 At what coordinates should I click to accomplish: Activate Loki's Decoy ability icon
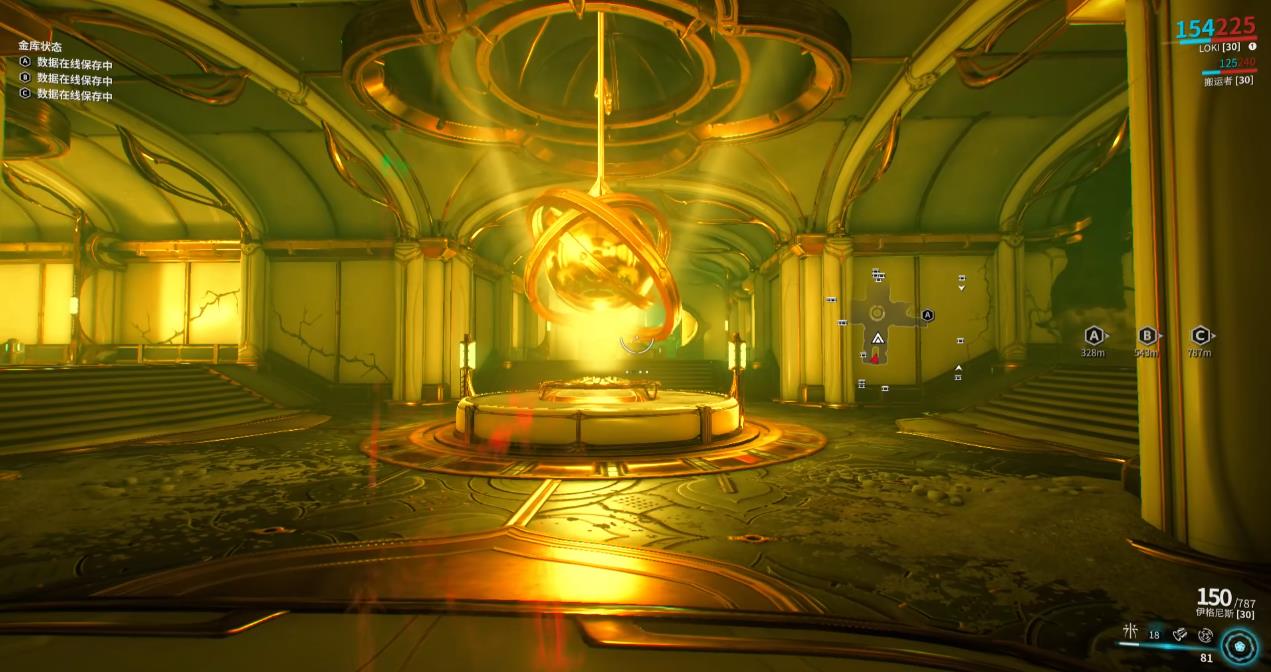click(1131, 631)
